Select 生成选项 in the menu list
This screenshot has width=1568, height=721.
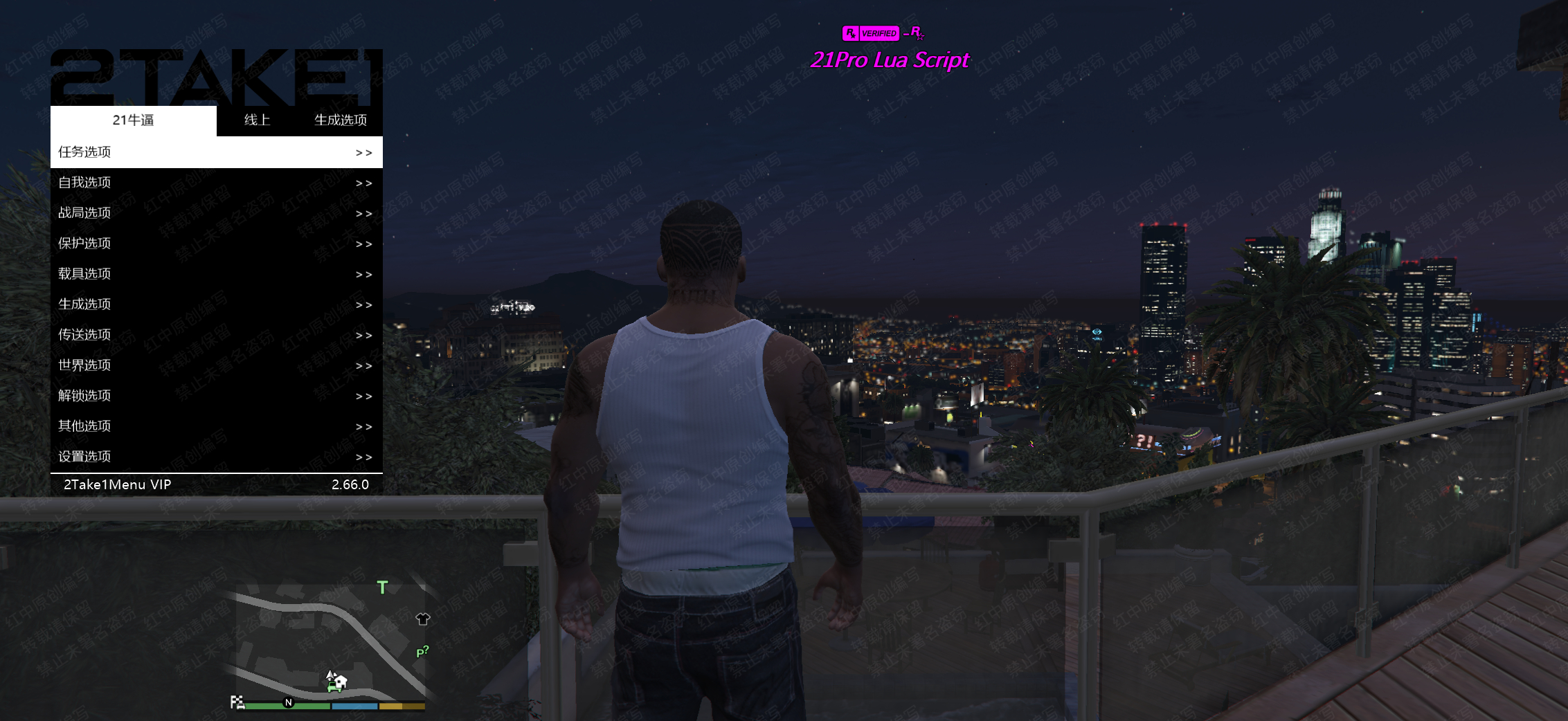(216, 304)
